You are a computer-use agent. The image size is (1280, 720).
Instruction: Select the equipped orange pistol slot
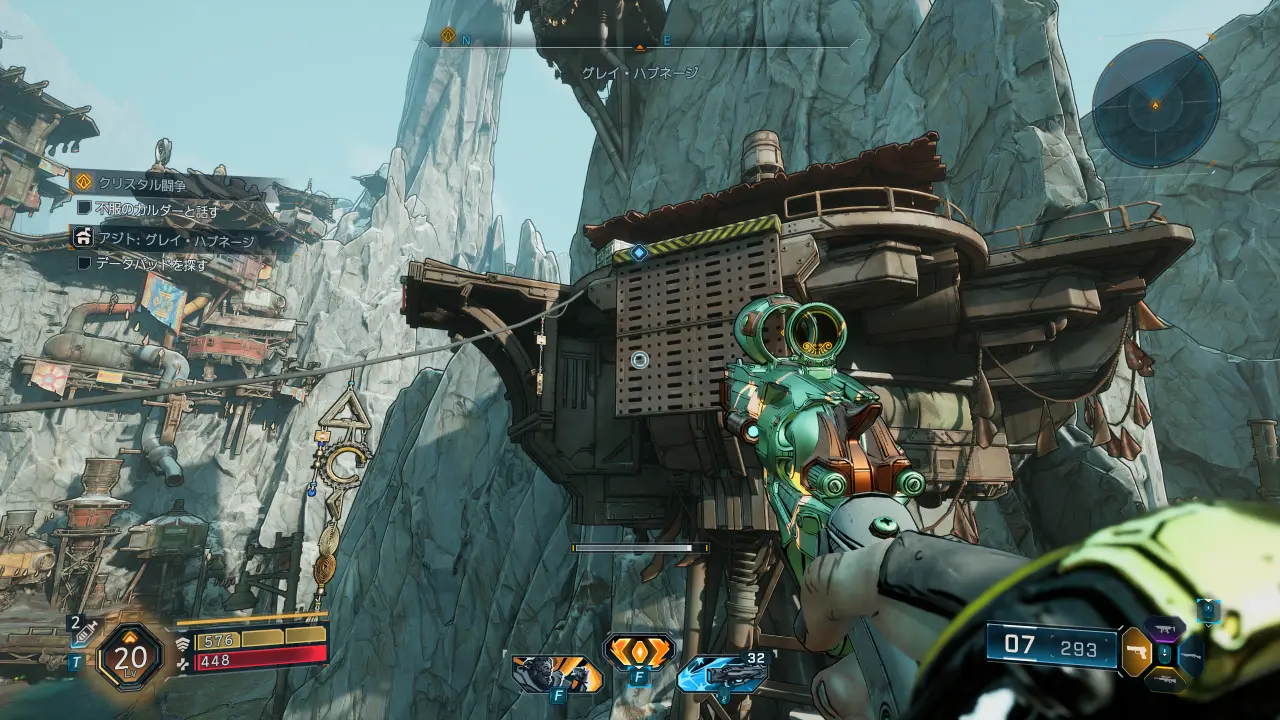tap(1137, 651)
